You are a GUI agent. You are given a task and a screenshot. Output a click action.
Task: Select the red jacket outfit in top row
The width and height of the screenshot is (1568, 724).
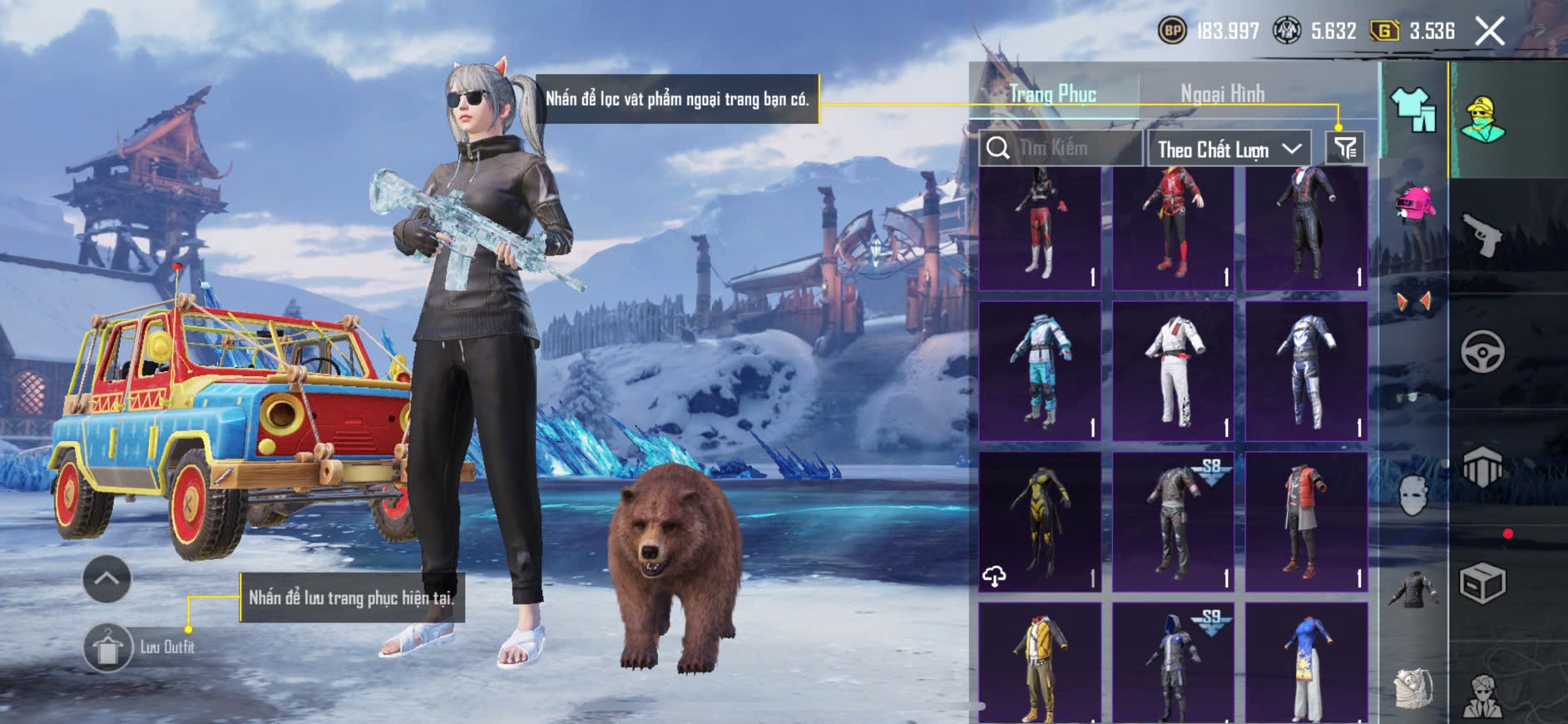(x=1173, y=227)
